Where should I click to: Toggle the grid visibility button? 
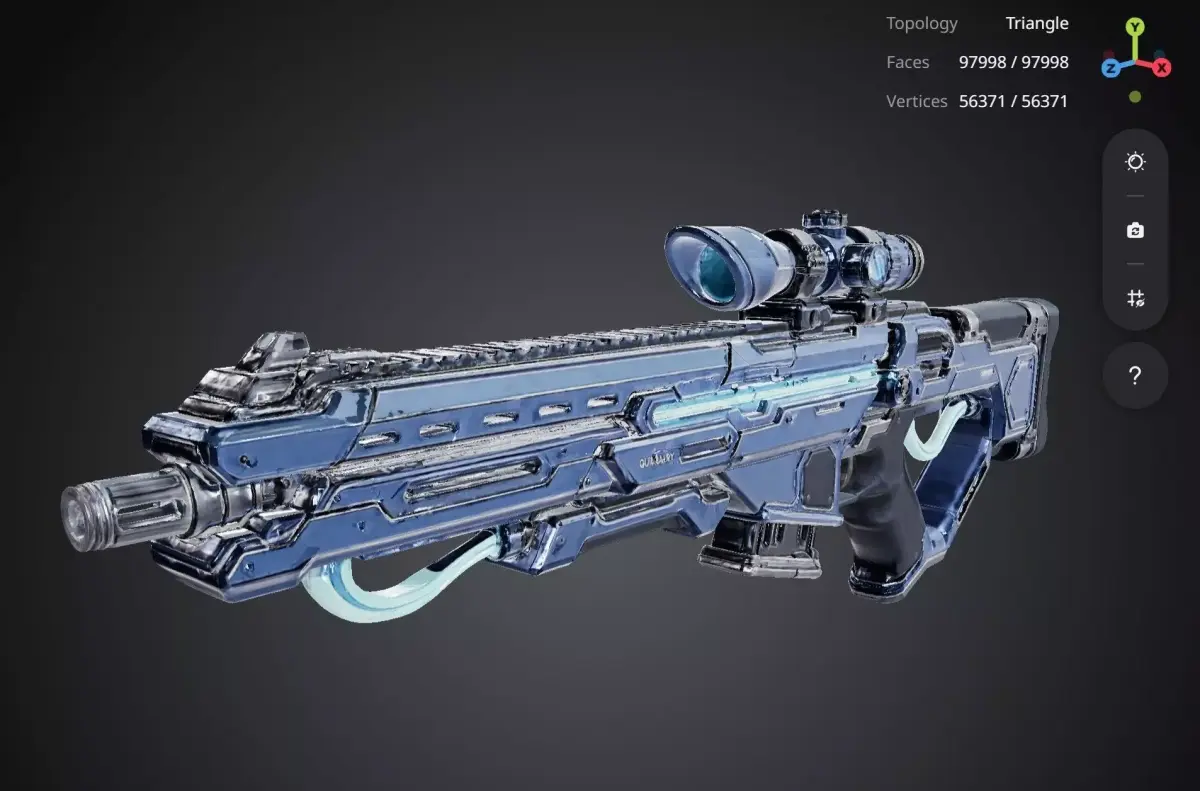click(x=1135, y=298)
